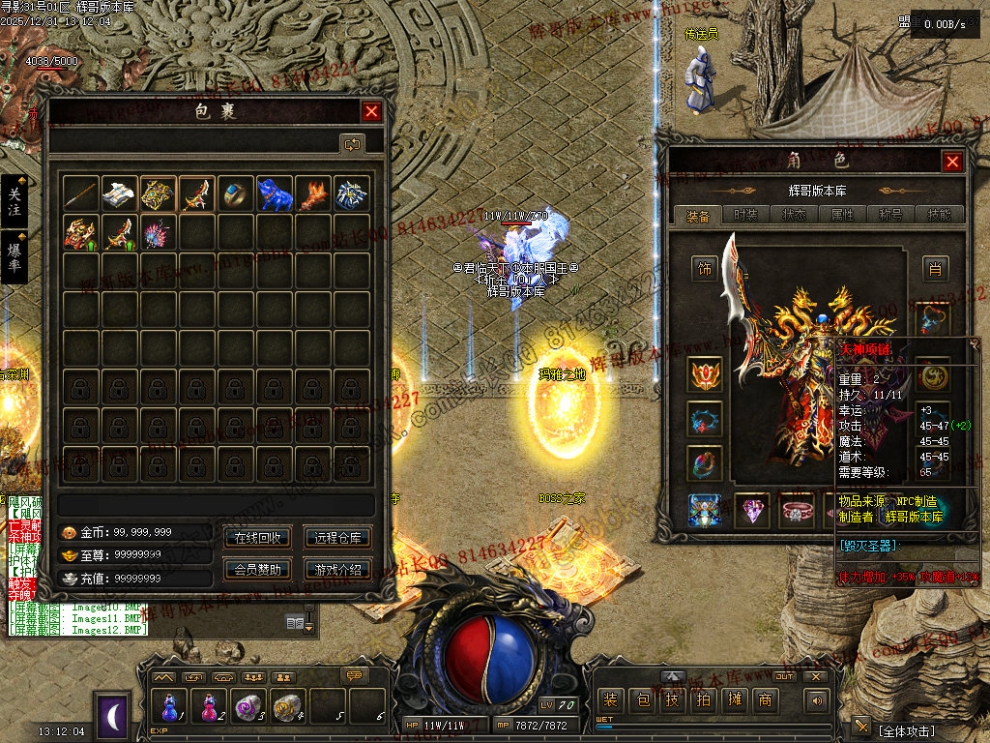990x743 pixels.
Task: Click the 在线回收 online recycle button
Action: tap(258, 537)
